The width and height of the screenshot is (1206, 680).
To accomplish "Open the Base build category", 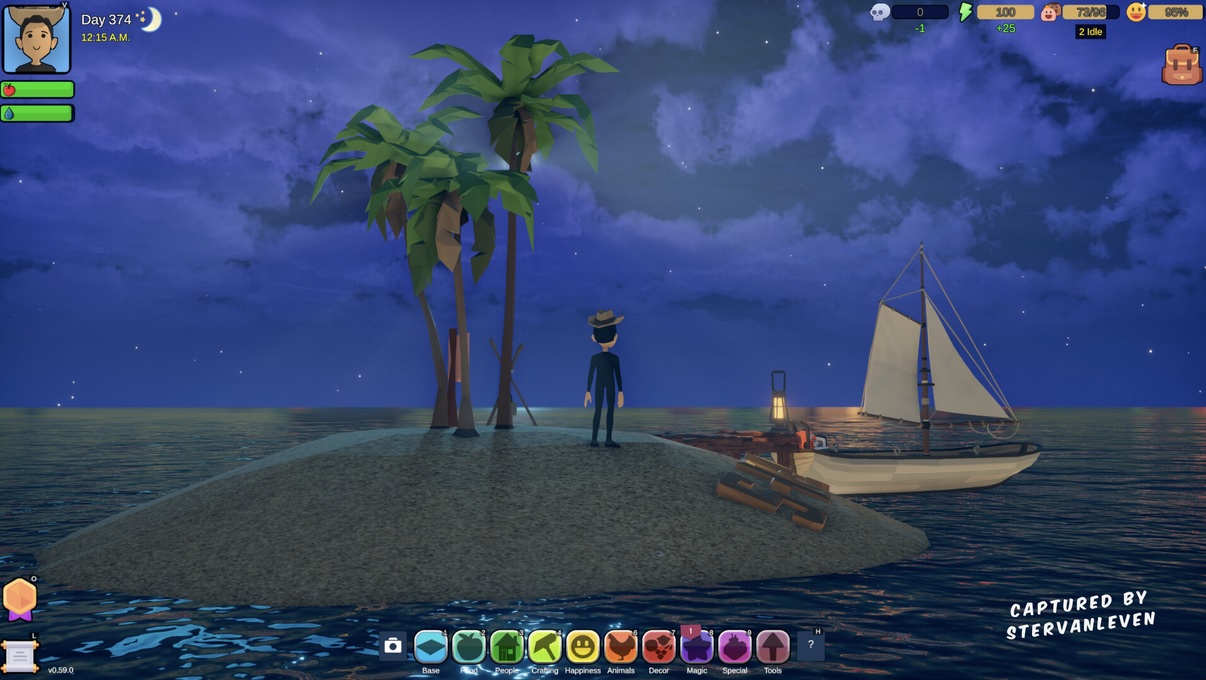I will click(x=431, y=647).
